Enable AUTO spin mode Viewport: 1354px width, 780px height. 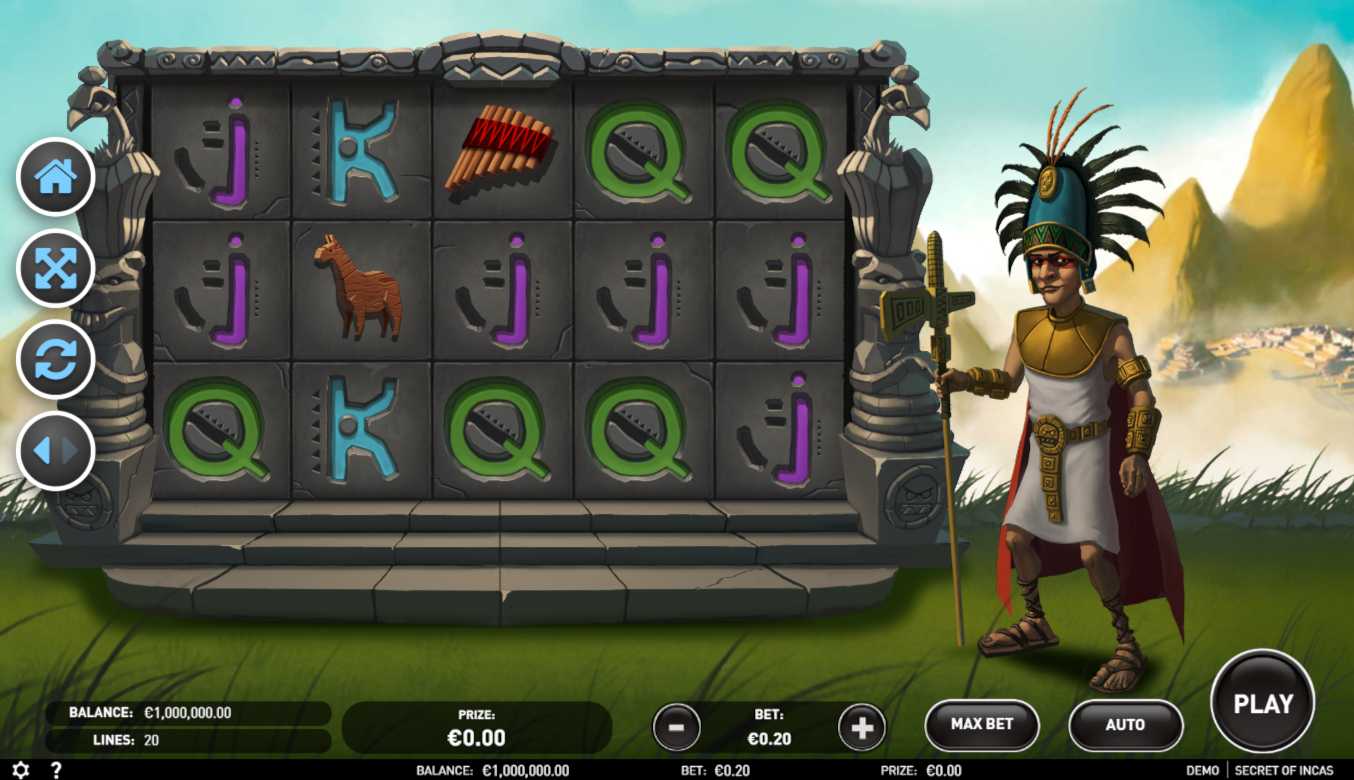pos(1125,725)
